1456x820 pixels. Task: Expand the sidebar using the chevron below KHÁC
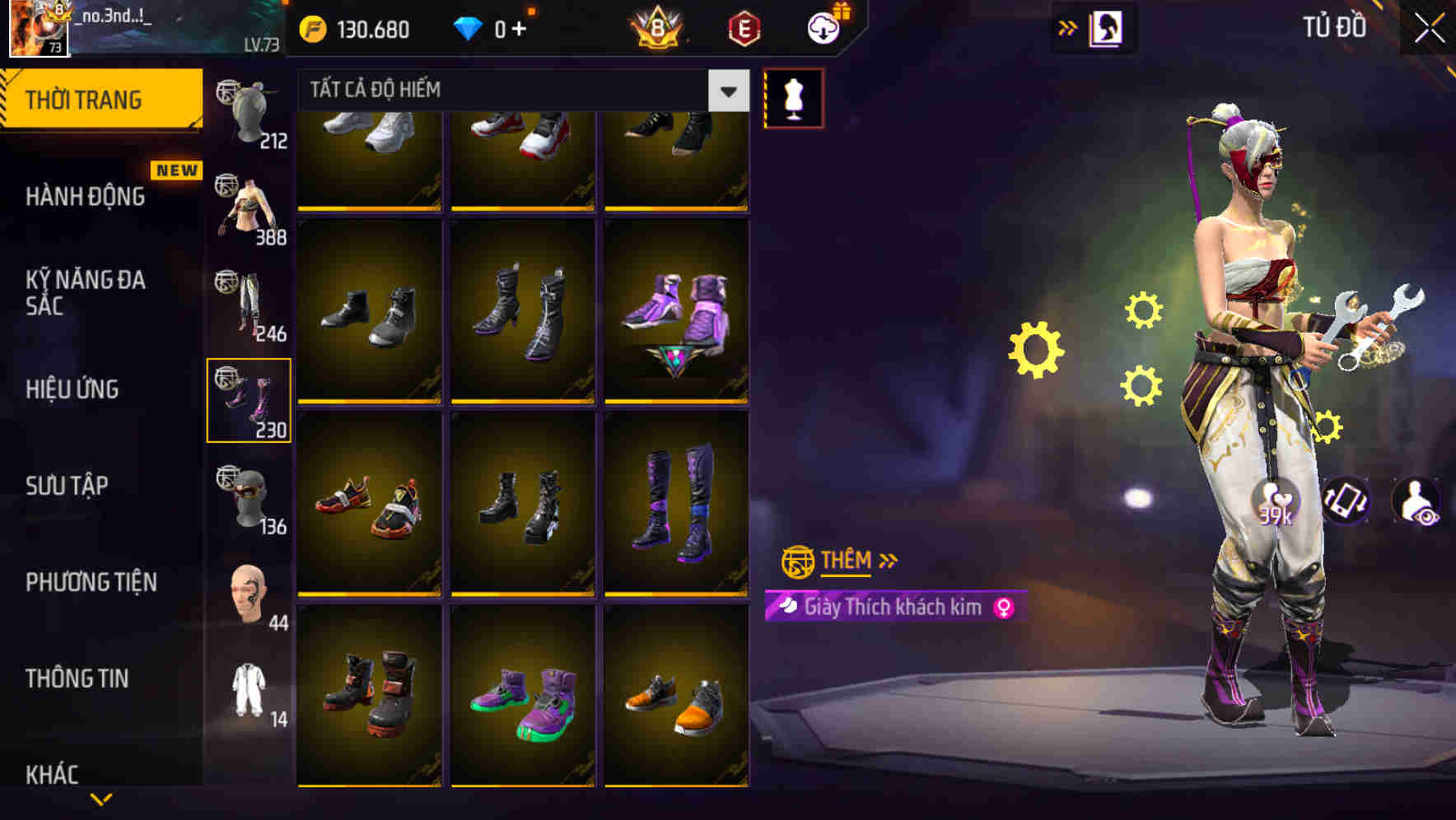[x=101, y=800]
